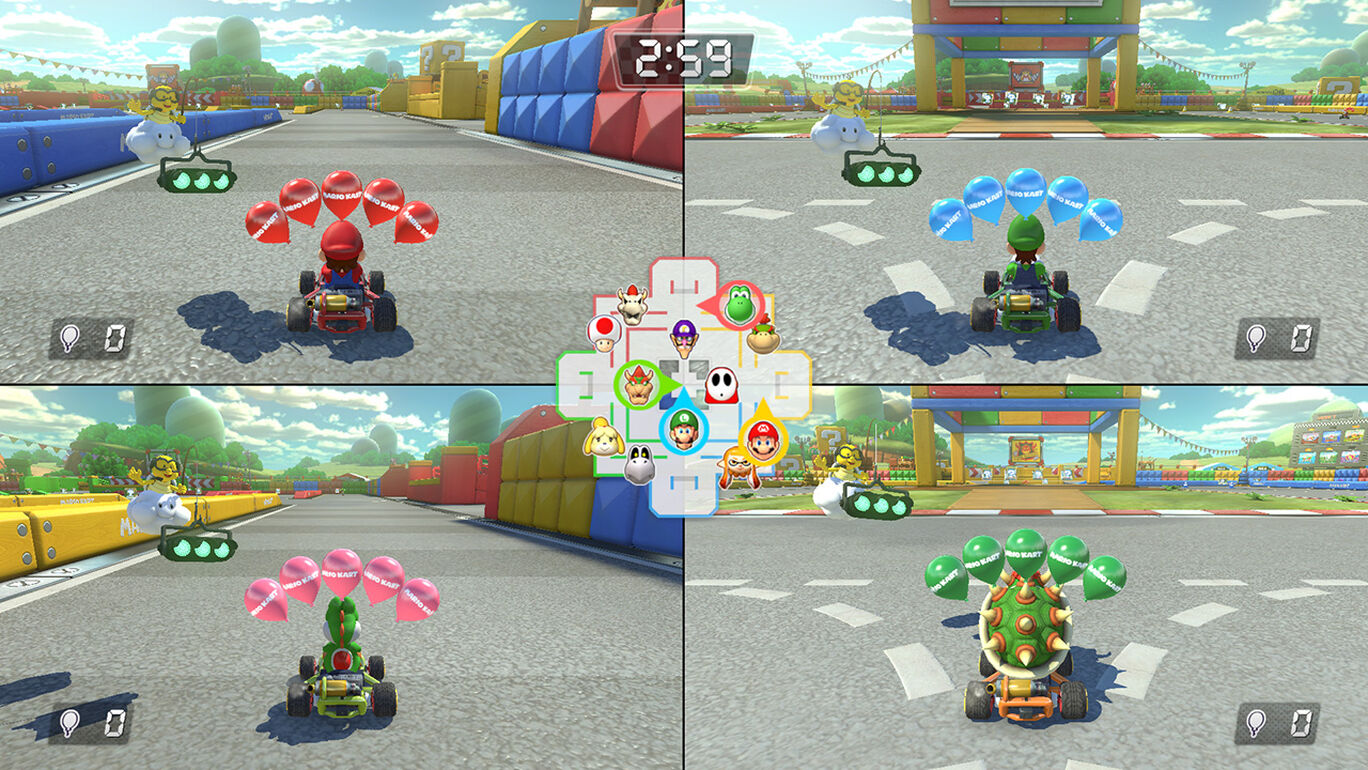The width and height of the screenshot is (1368, 770).
Task: Select the Waluigi icon on the minimap
Action: [683, 340]
